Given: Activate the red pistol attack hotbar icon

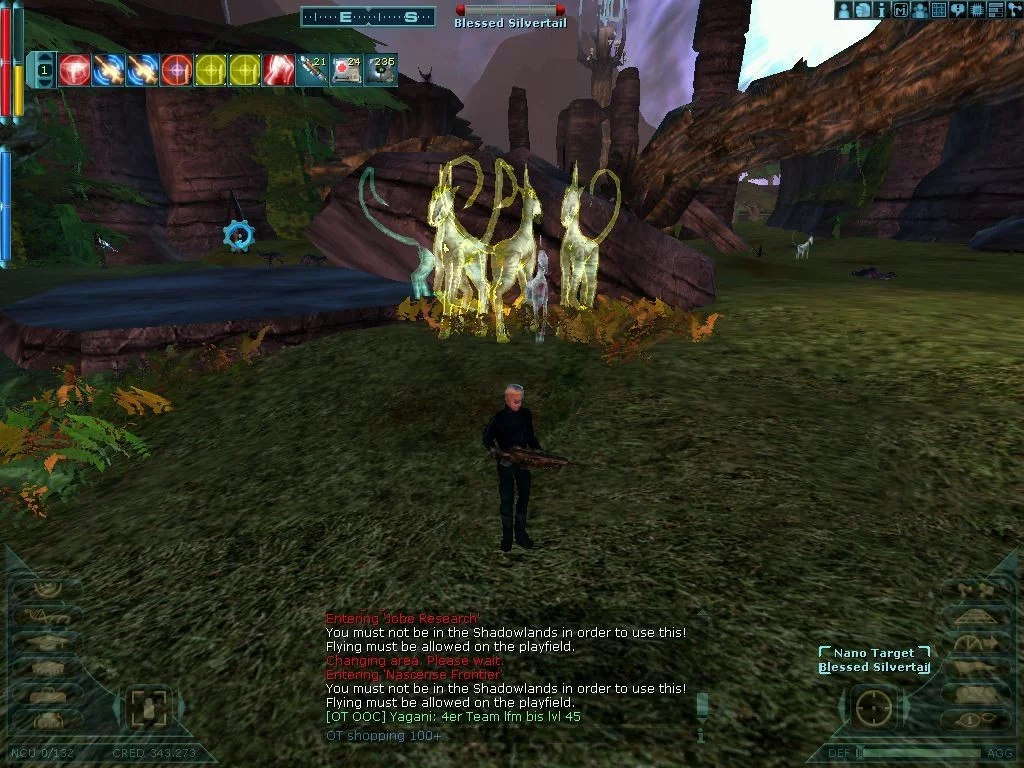Looking at the screenshot, I should click(x=75, y=70).
